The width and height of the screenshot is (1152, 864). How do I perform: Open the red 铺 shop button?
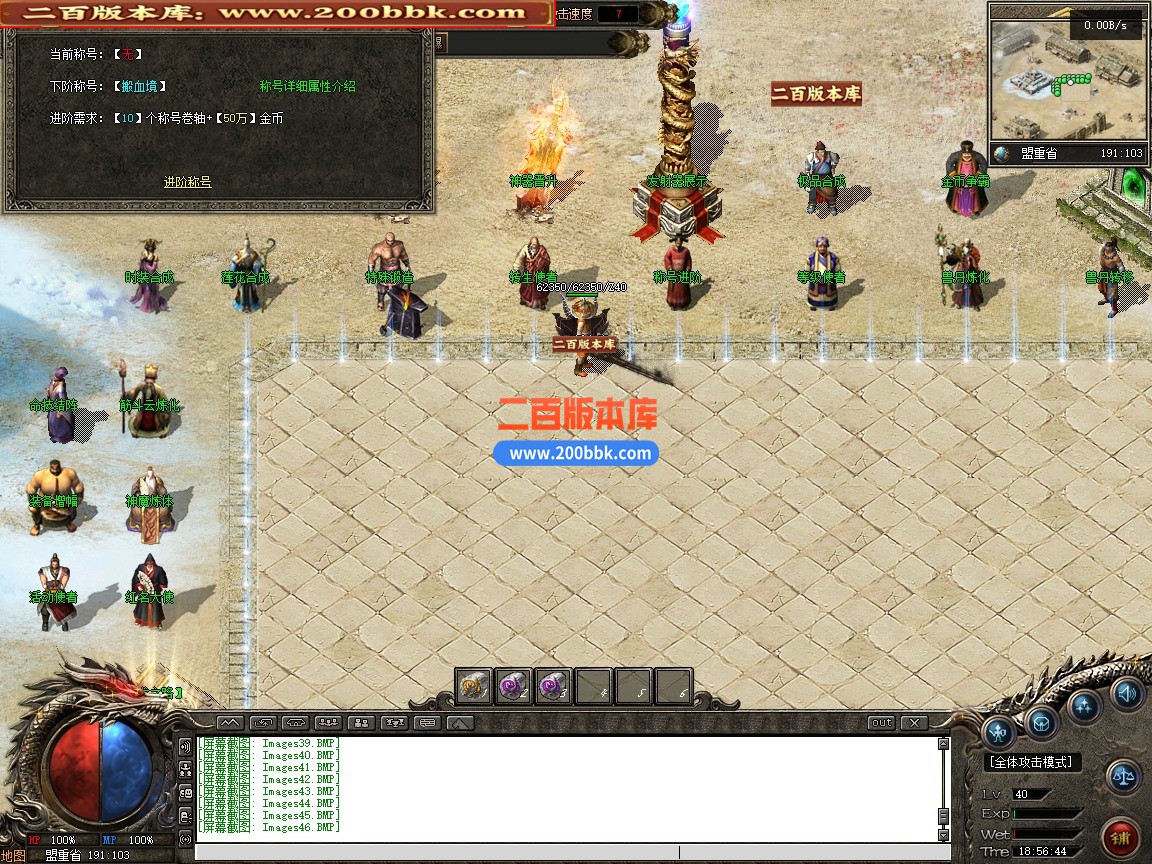pos(1122,837)
